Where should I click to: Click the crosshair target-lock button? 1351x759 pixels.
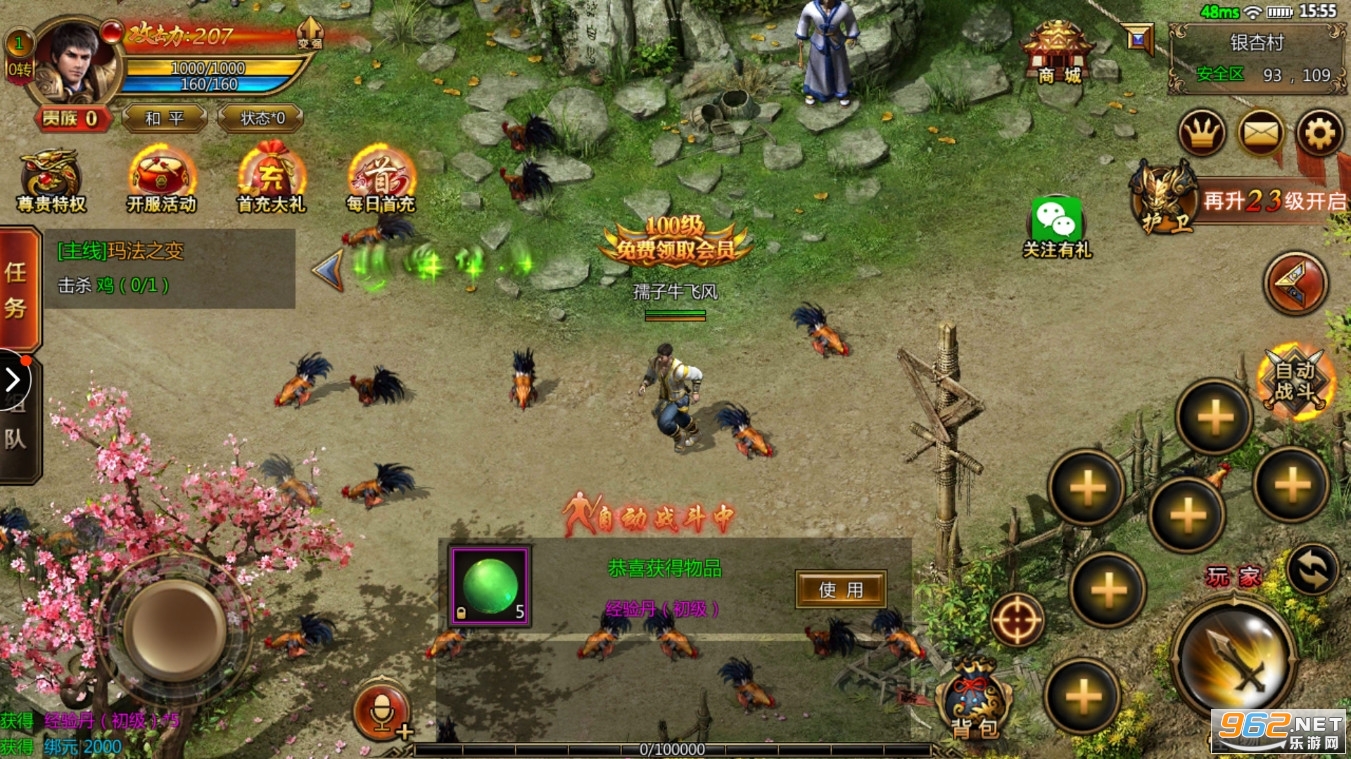click(x=1017, y=619)
